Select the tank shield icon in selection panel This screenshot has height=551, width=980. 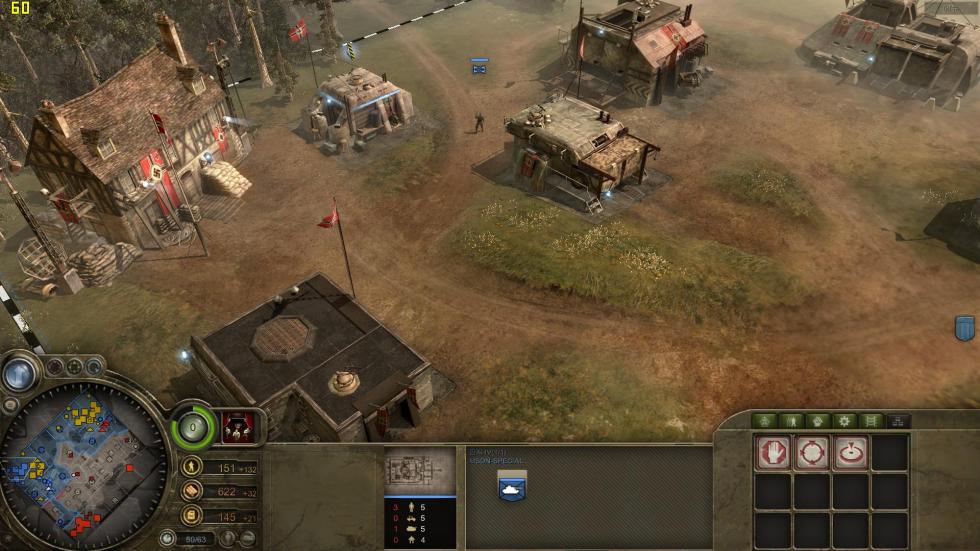coord(512,485)
